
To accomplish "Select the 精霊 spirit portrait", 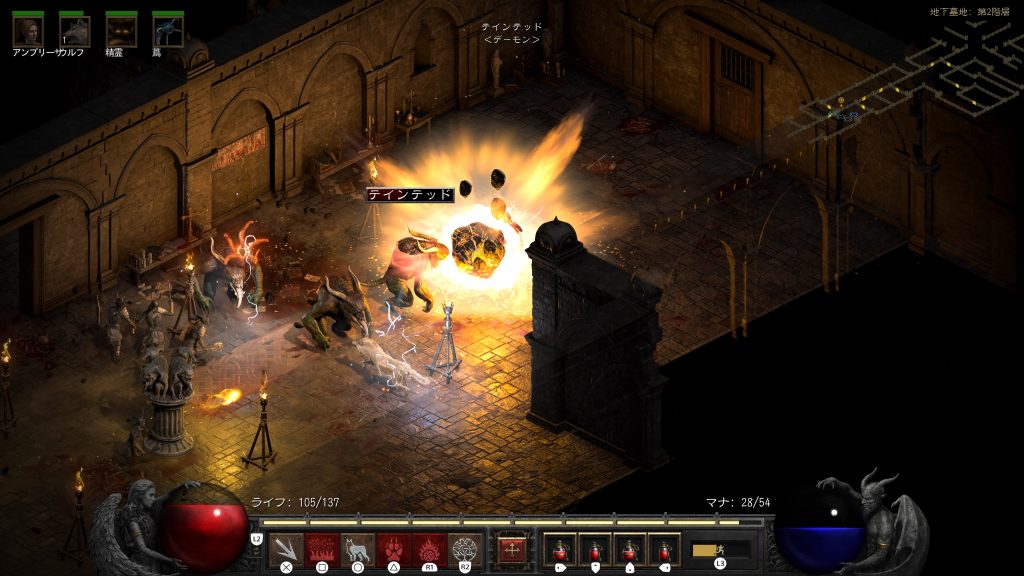I will pyautogui.click(x=121, y=30).
